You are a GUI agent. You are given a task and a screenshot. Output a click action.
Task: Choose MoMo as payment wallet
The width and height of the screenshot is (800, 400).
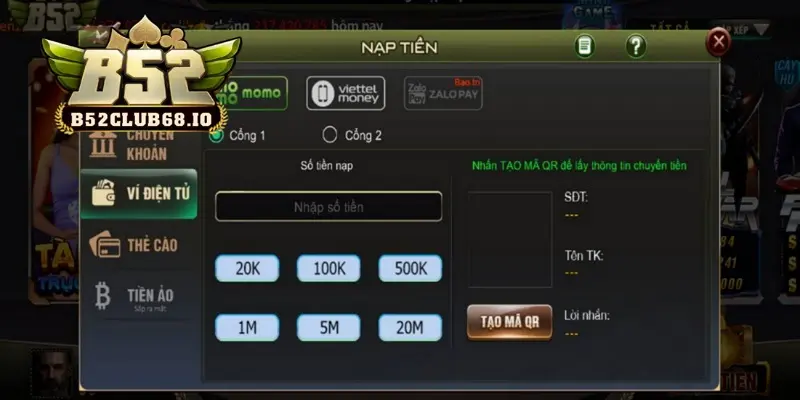[x=255, y=93]
